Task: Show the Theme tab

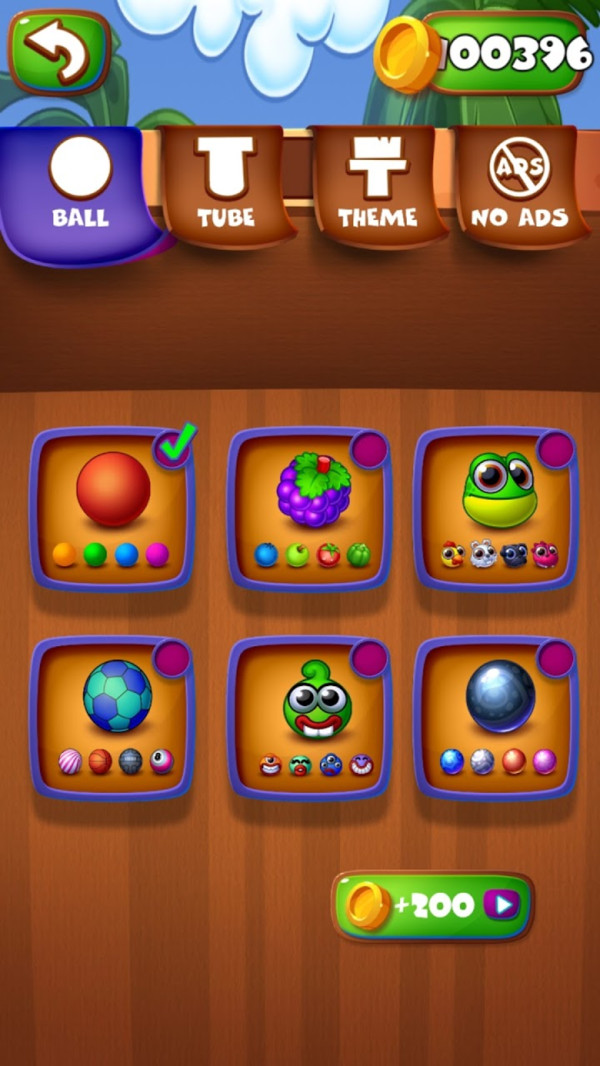Action: tap(377, 186)
